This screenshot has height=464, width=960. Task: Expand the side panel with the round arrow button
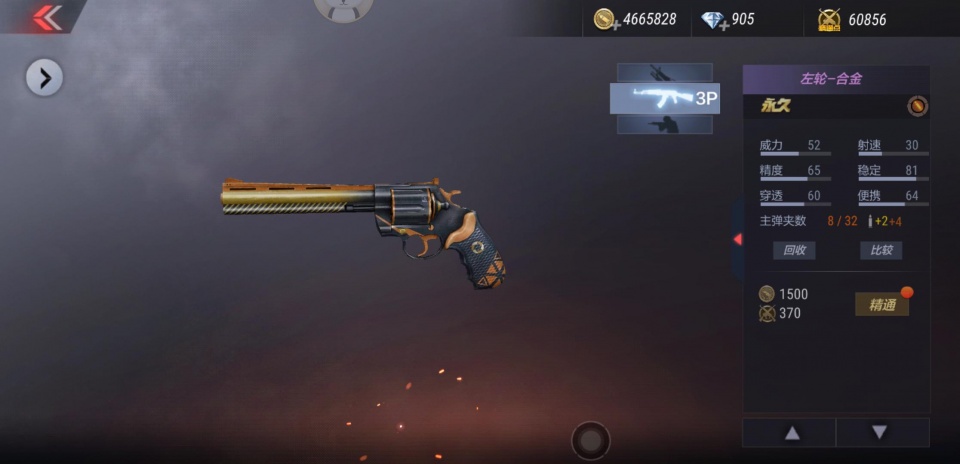coord(44,77)
